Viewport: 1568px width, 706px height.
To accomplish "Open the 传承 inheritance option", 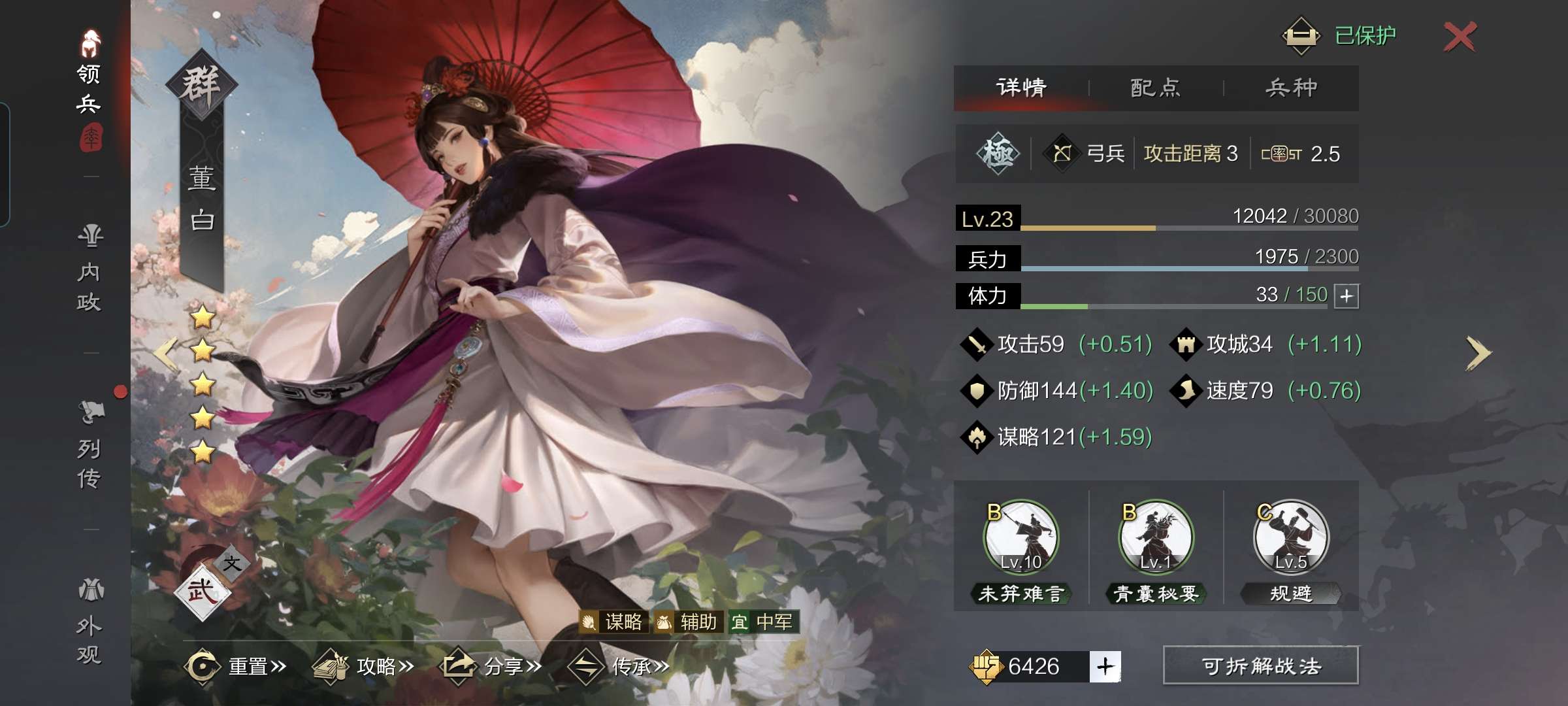I will 619,666.
